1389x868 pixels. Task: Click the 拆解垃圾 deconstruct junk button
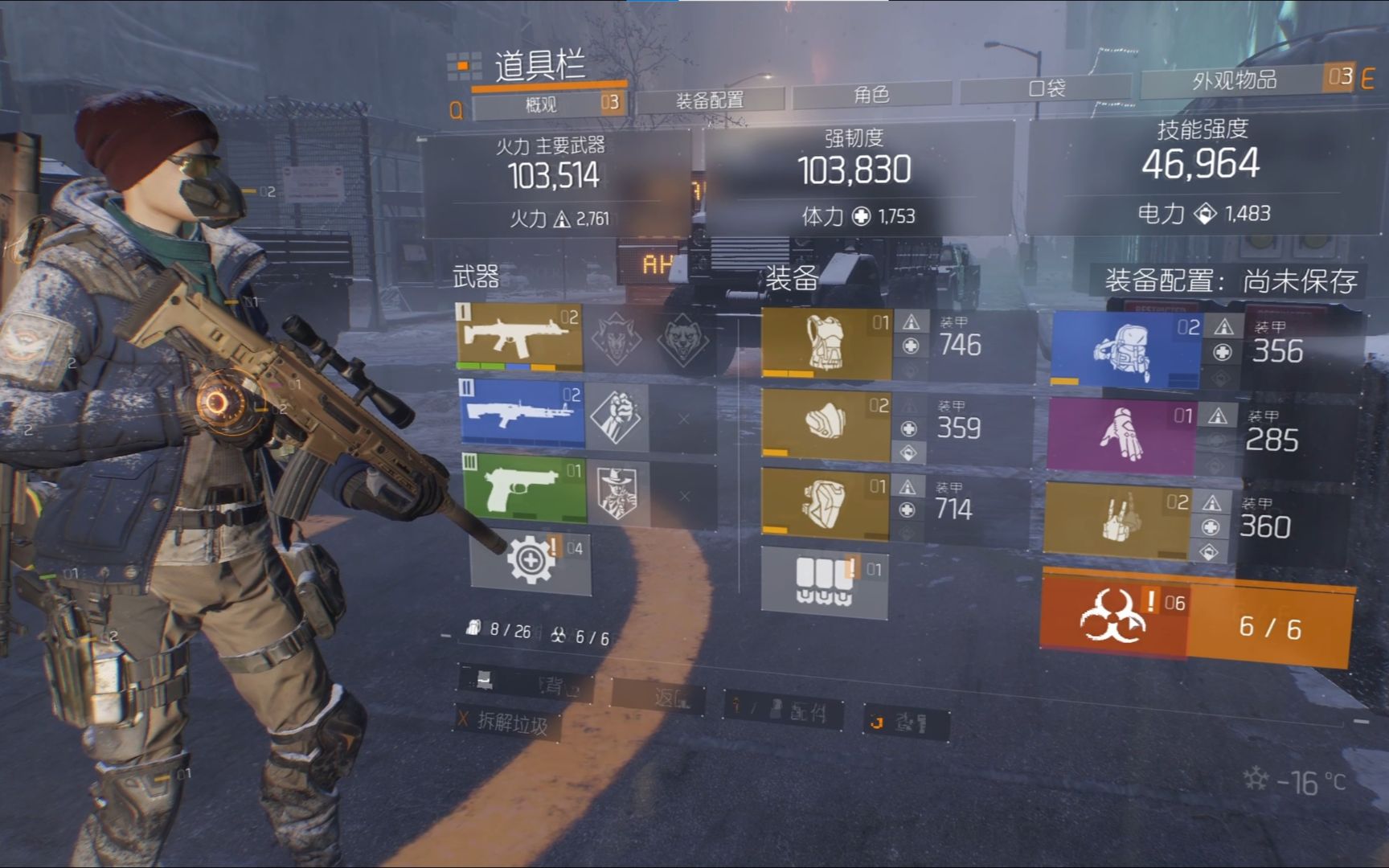coord(510,723)
